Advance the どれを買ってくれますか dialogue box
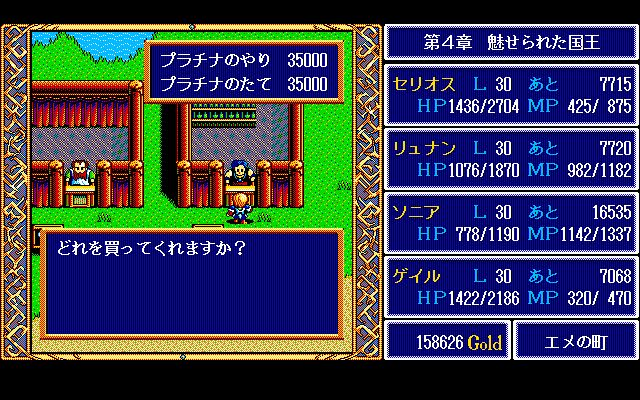This screenshot has height=400, width=640. 190,283
